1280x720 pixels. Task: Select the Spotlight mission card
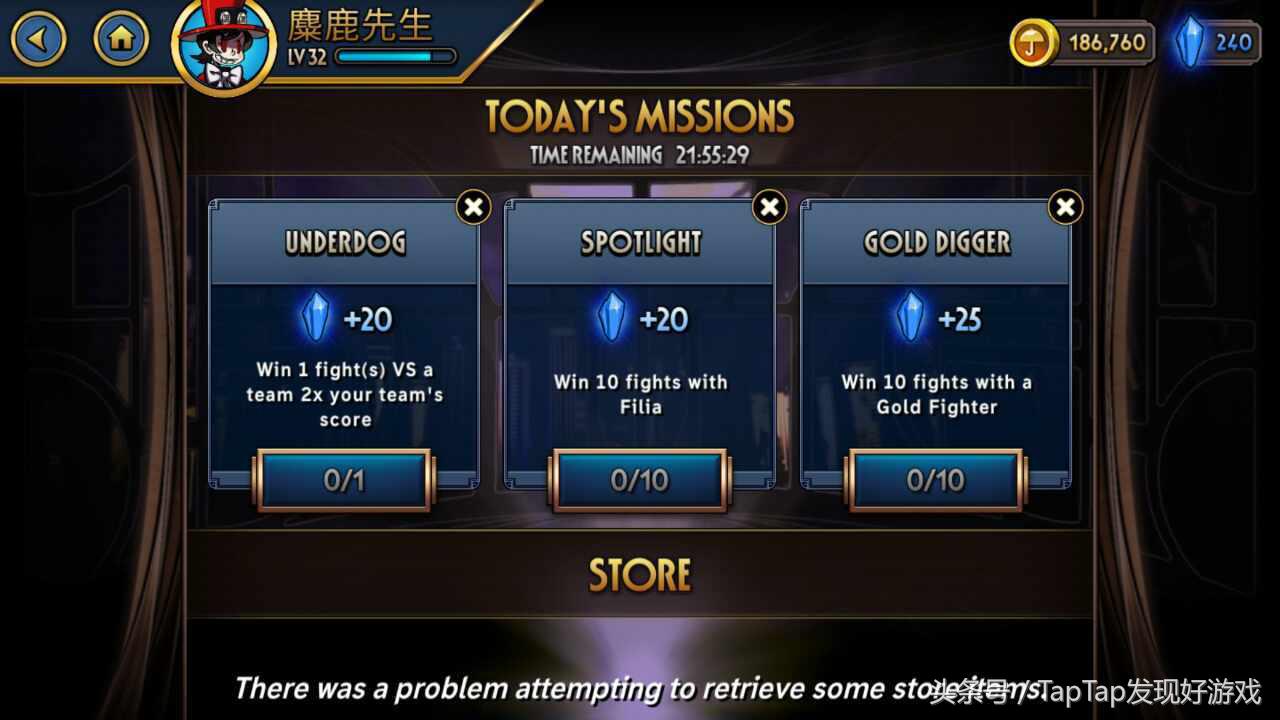point(640,340)
